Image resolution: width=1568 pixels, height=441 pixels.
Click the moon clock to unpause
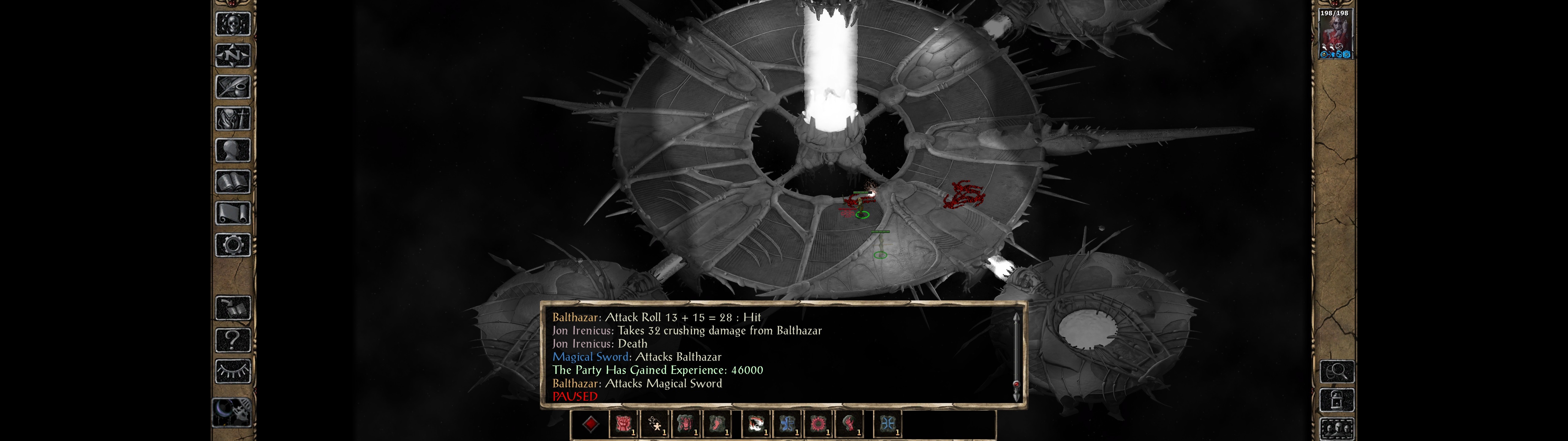[232, 411]
